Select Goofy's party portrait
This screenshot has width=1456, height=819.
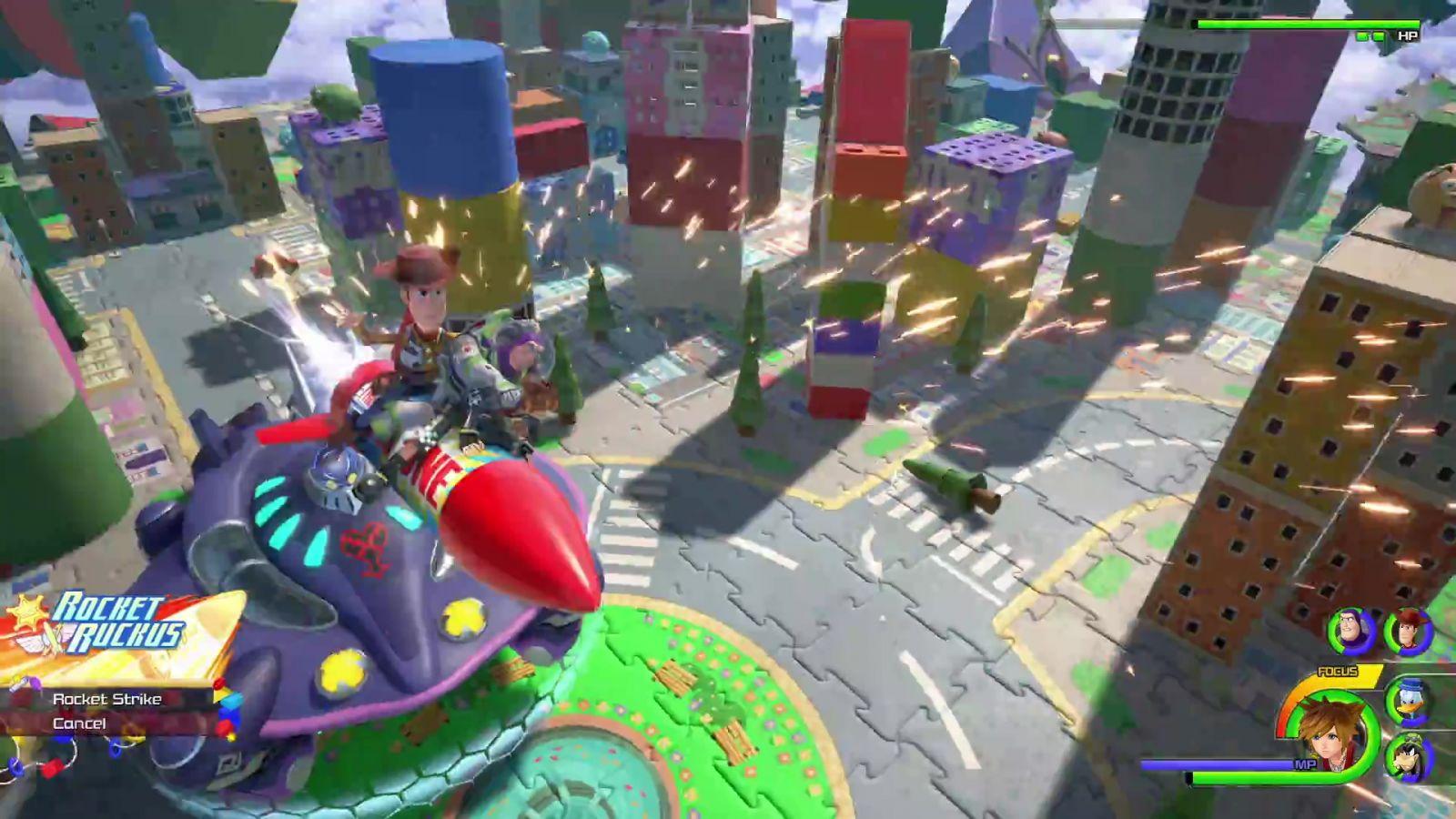[x=1408, y=756]
